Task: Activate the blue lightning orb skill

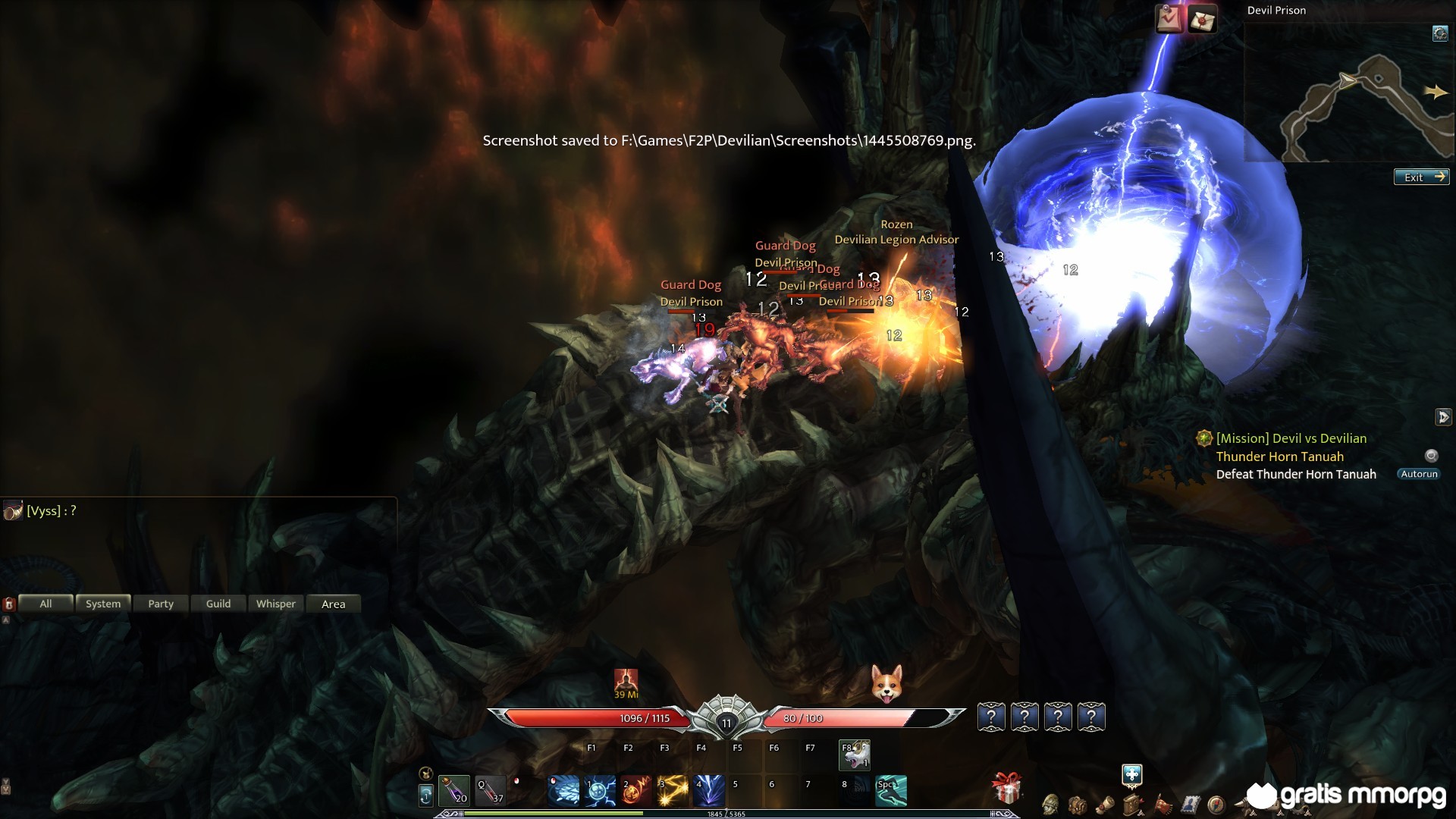Action: point(600,790)
